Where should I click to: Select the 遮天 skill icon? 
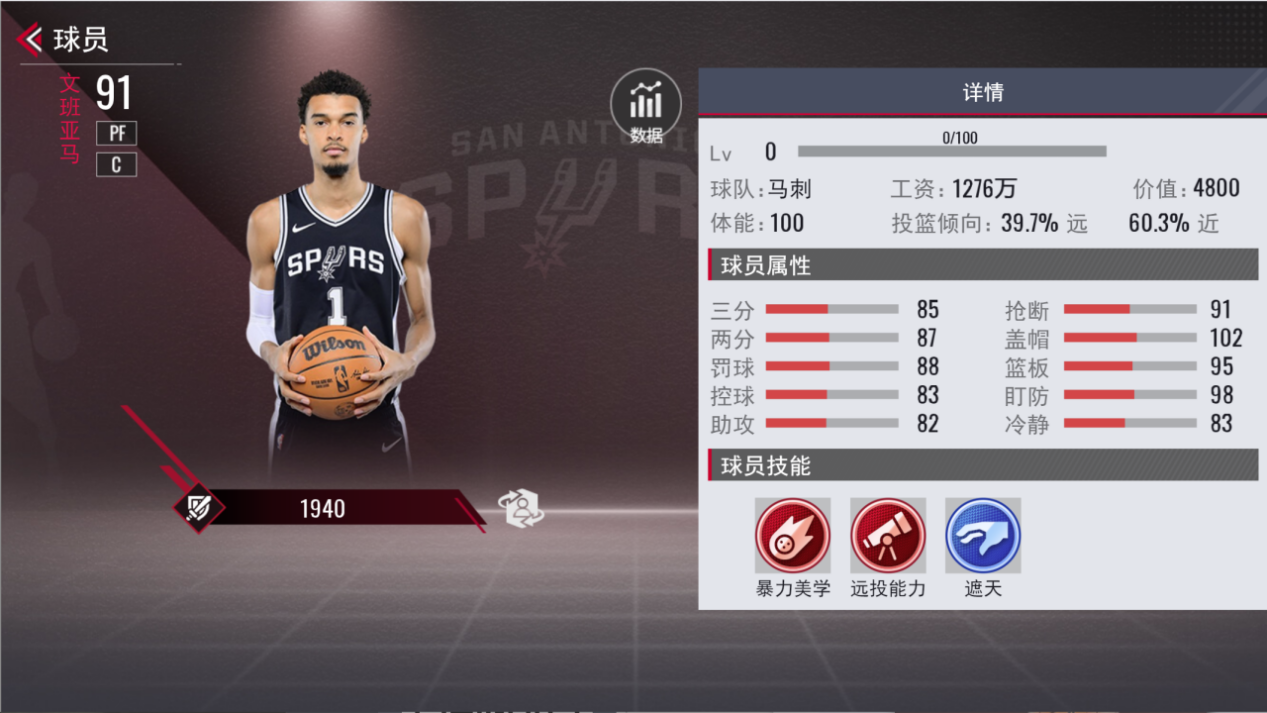(982, 536)
